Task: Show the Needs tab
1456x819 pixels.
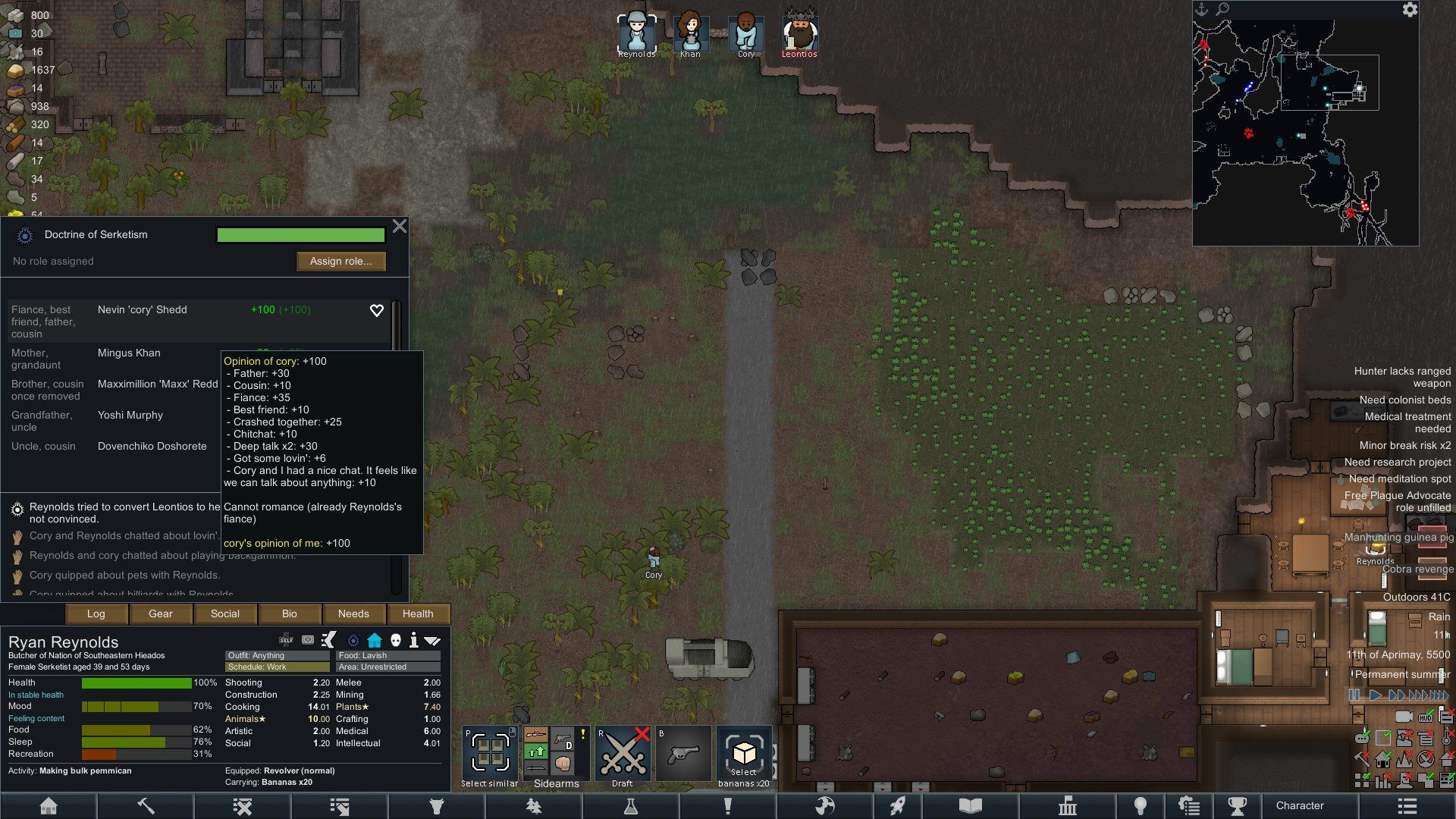Action: pyautogui.click(x=353, y=613)
